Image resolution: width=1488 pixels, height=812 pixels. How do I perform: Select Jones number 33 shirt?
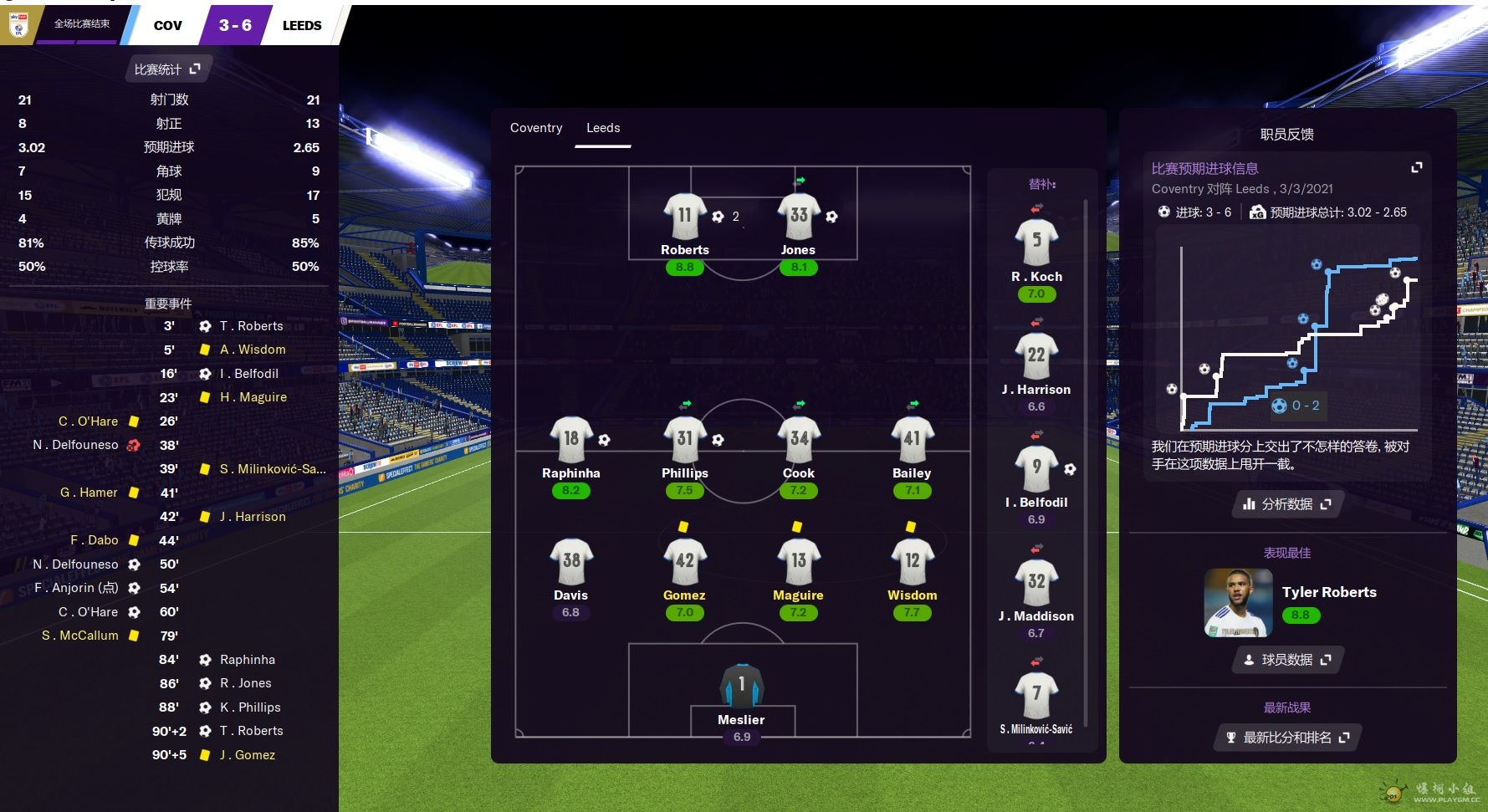pos(798,217)
